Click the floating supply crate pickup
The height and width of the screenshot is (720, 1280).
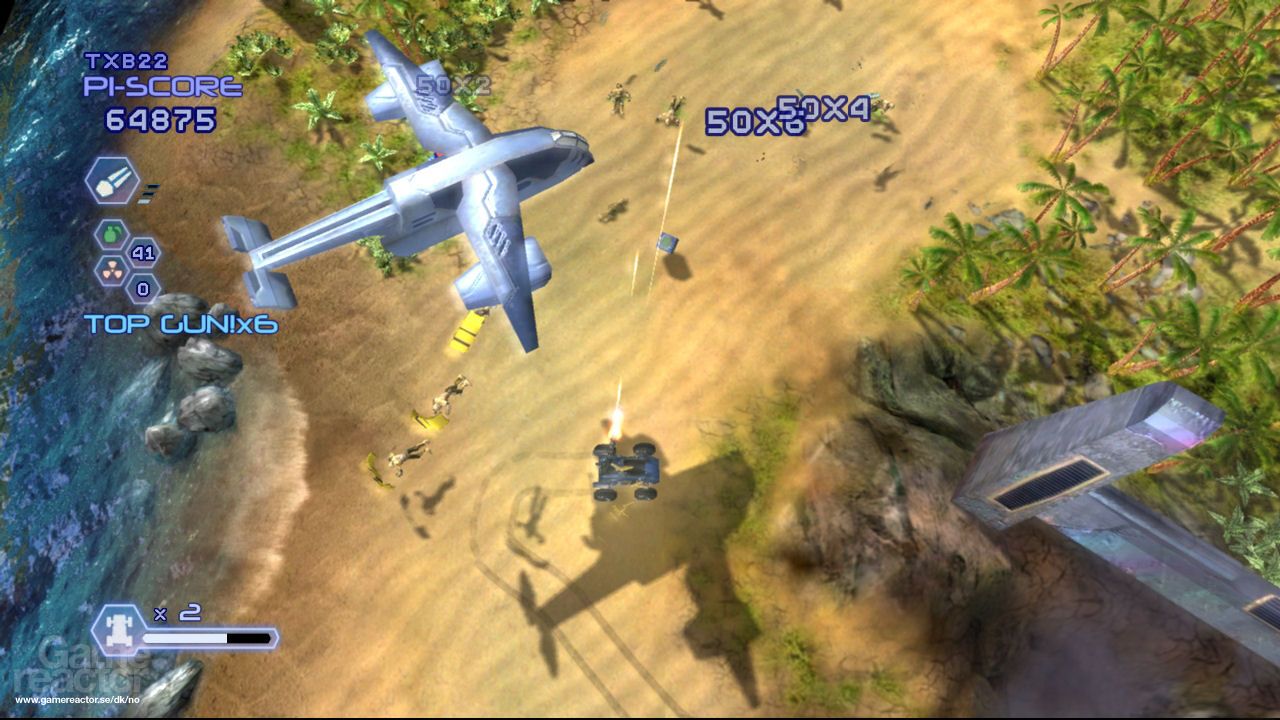(666, 243)
